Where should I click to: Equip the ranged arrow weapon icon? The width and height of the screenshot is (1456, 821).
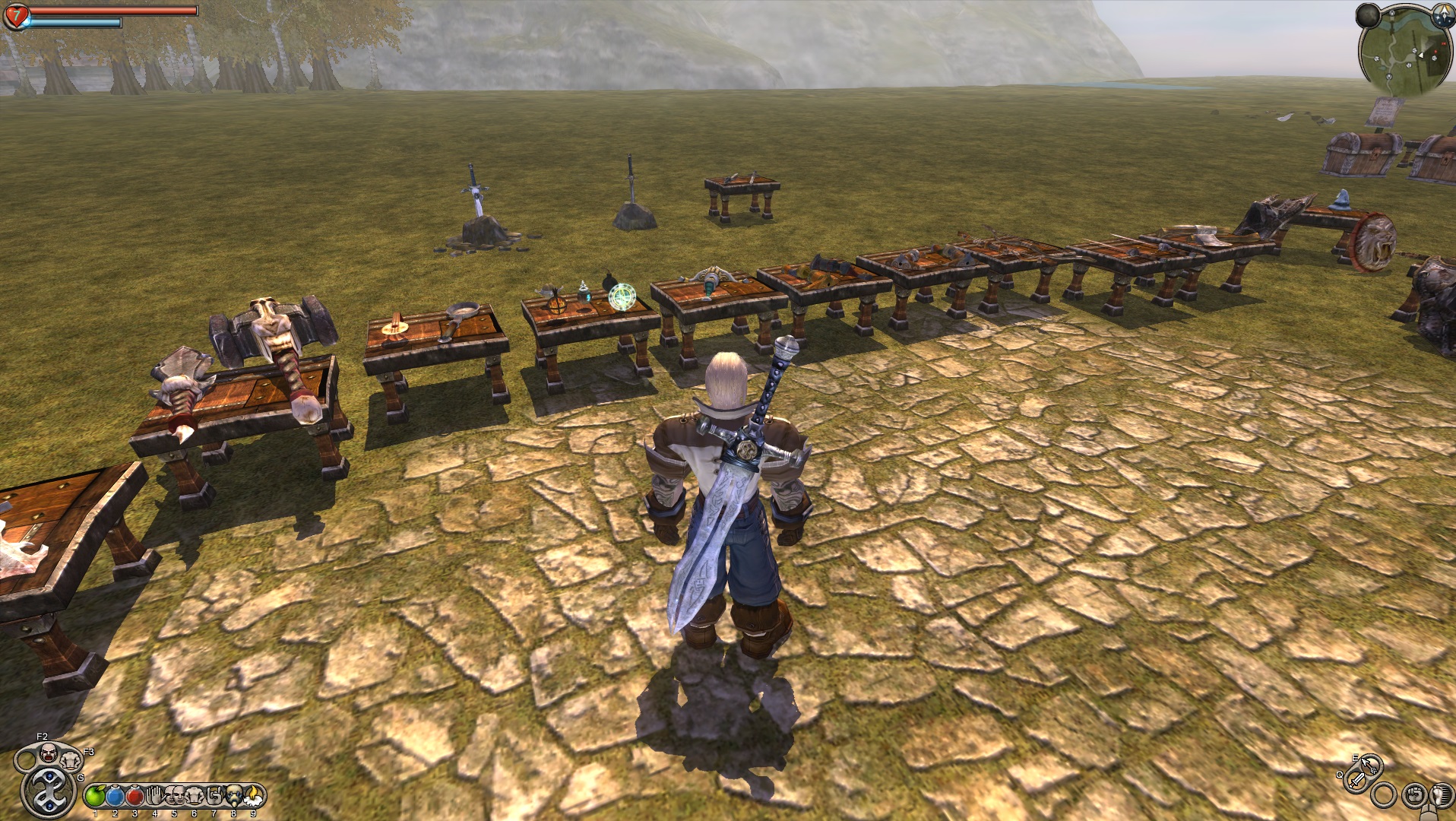[1370, 764]
